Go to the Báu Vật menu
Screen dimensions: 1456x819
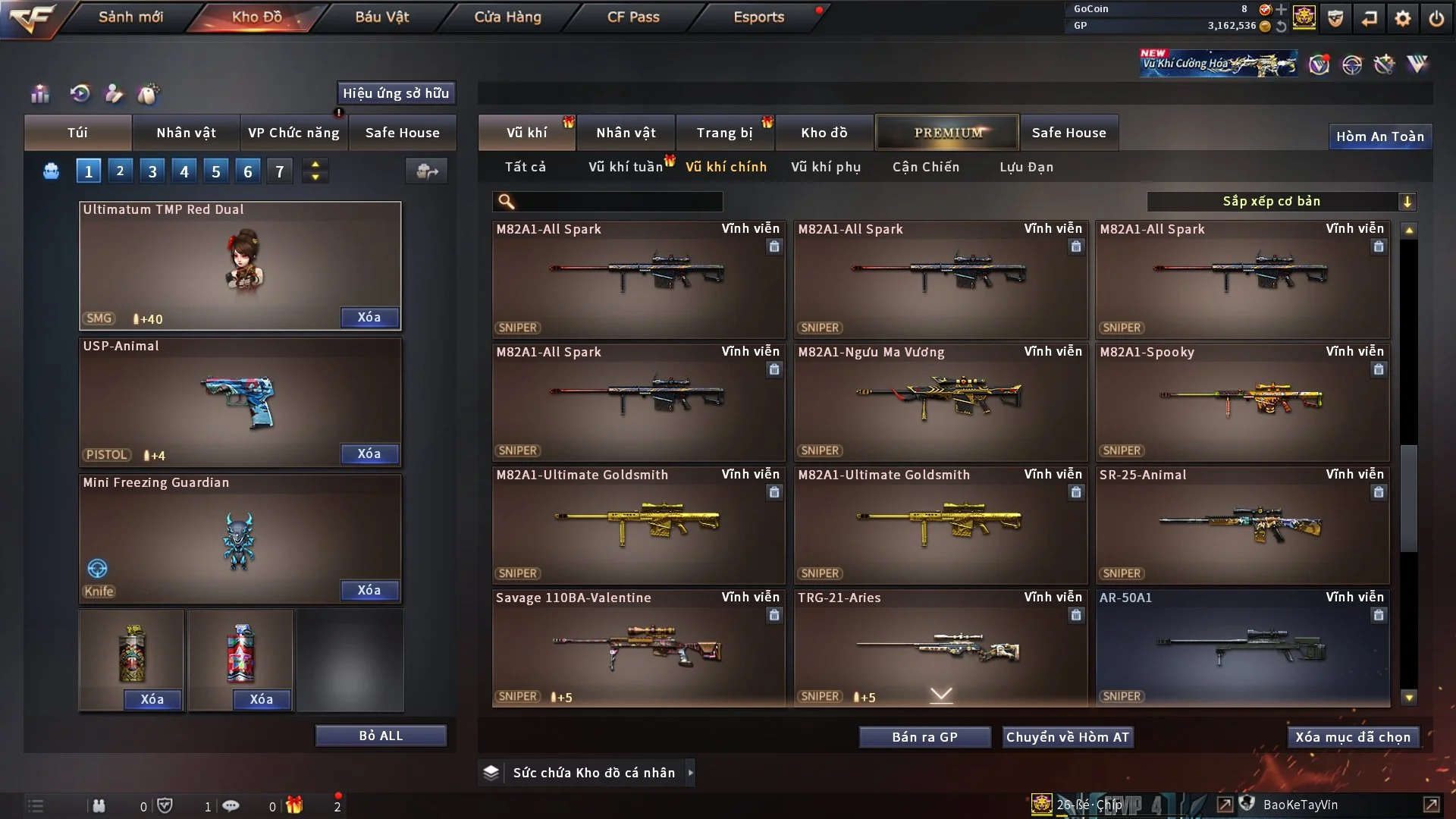tap(381, 17)
